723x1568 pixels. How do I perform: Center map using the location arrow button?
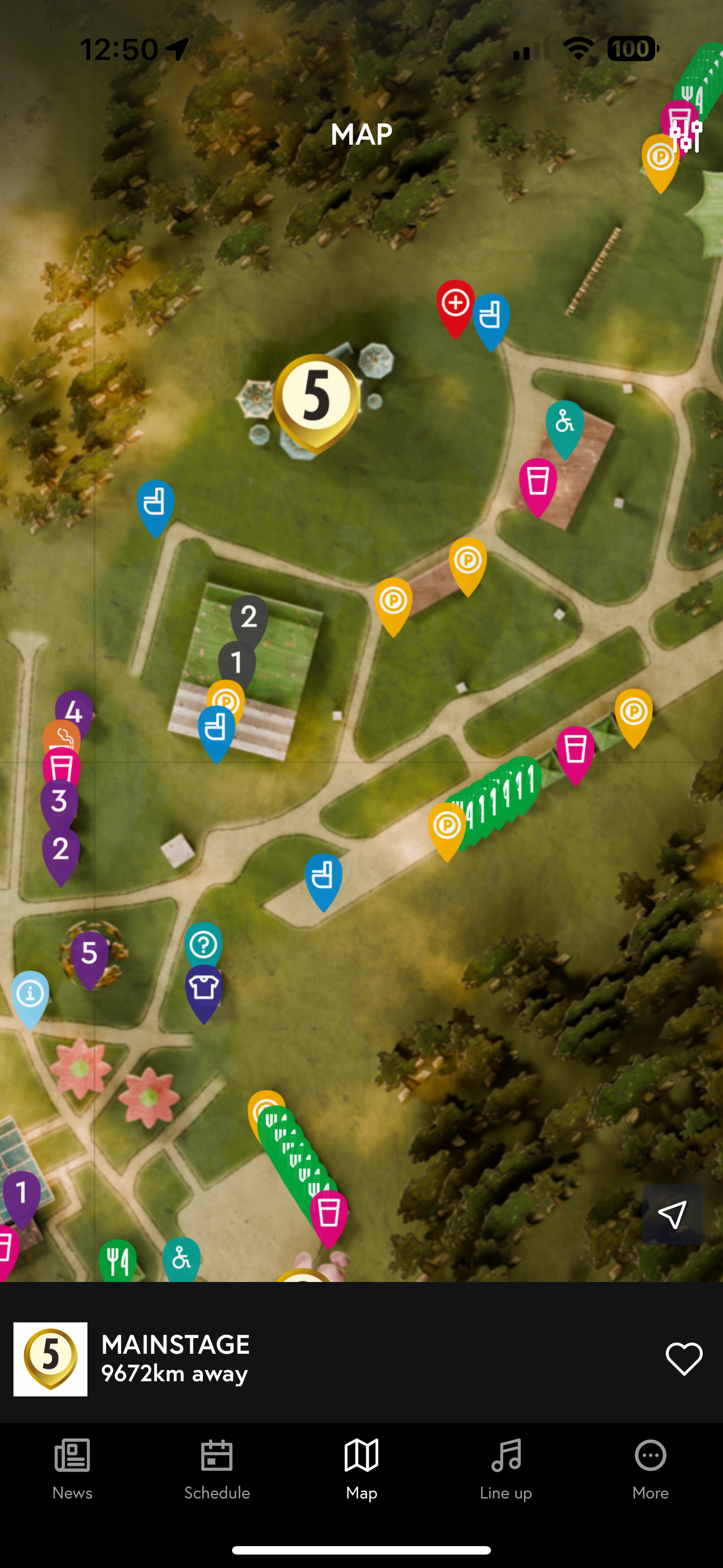tap(672, 1214)
